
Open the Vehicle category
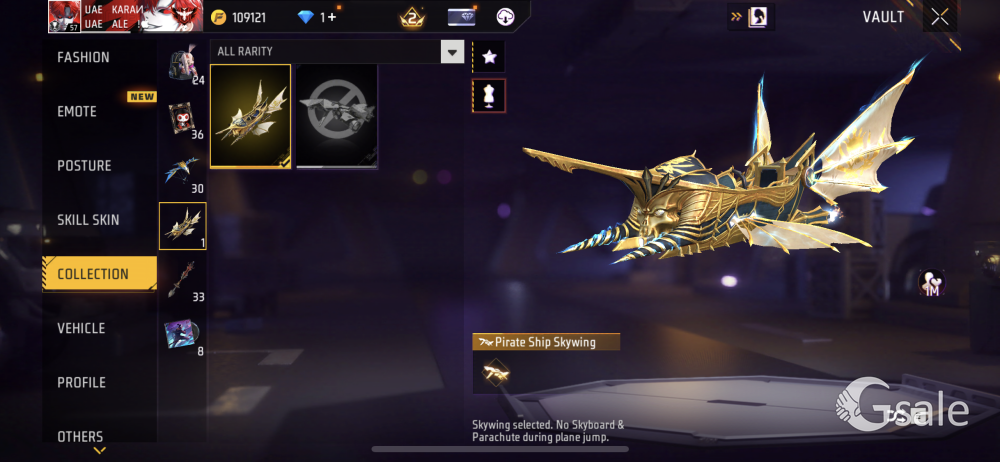pos(81,328)
